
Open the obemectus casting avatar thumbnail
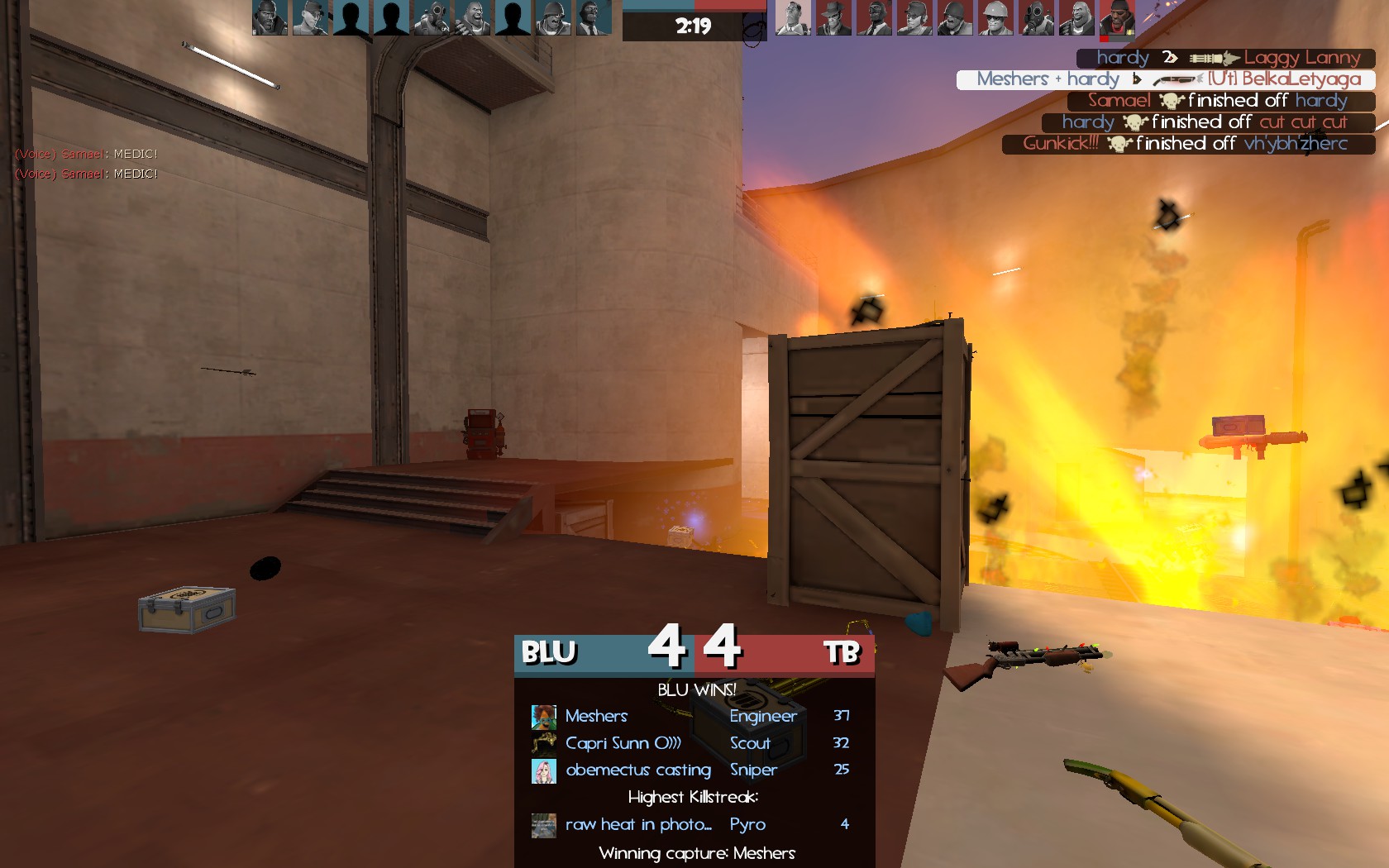(543, 770)
